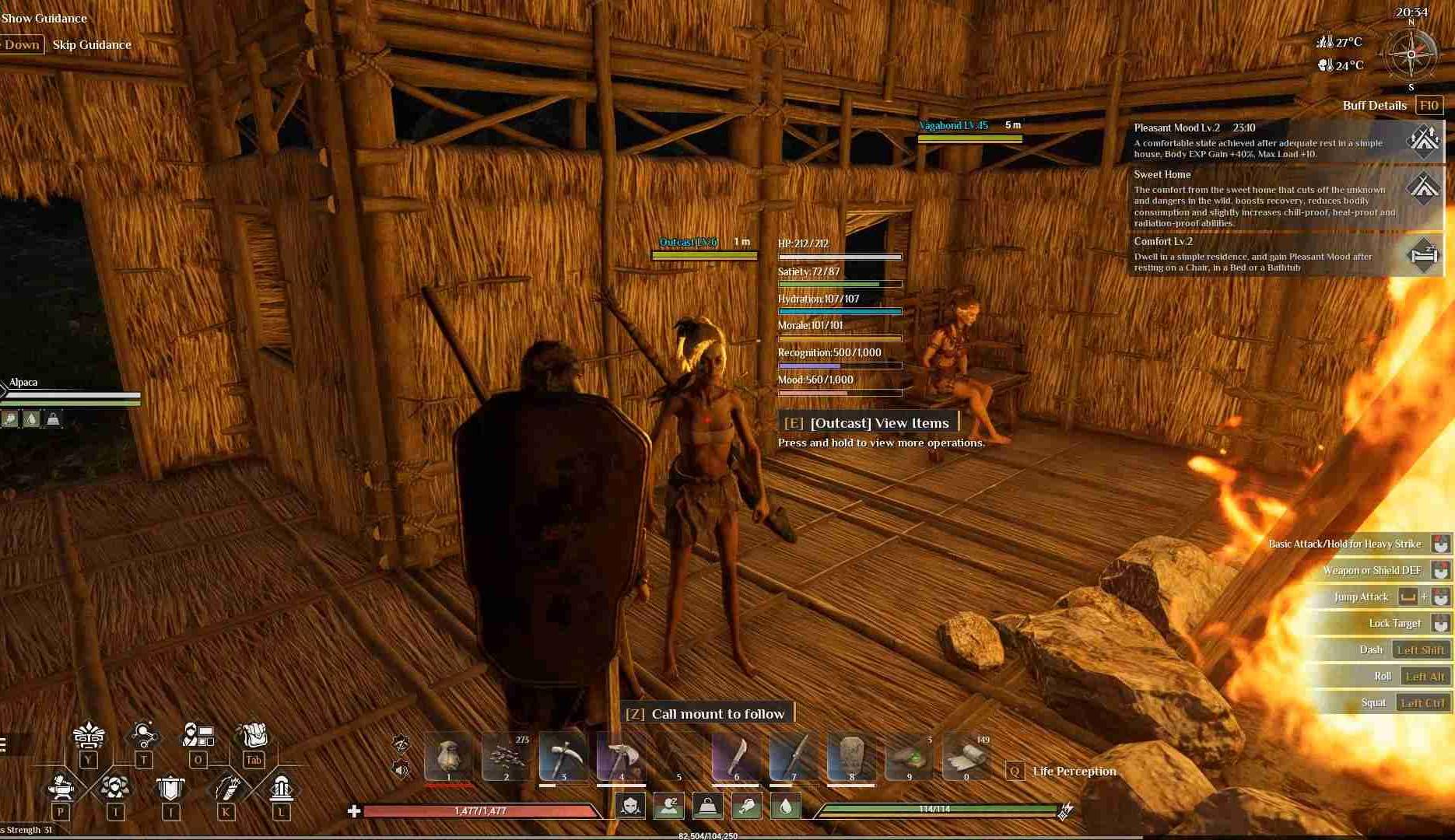
Task: Click the compass at top right
Action: pyautogui.click(x=1411, y=54)
